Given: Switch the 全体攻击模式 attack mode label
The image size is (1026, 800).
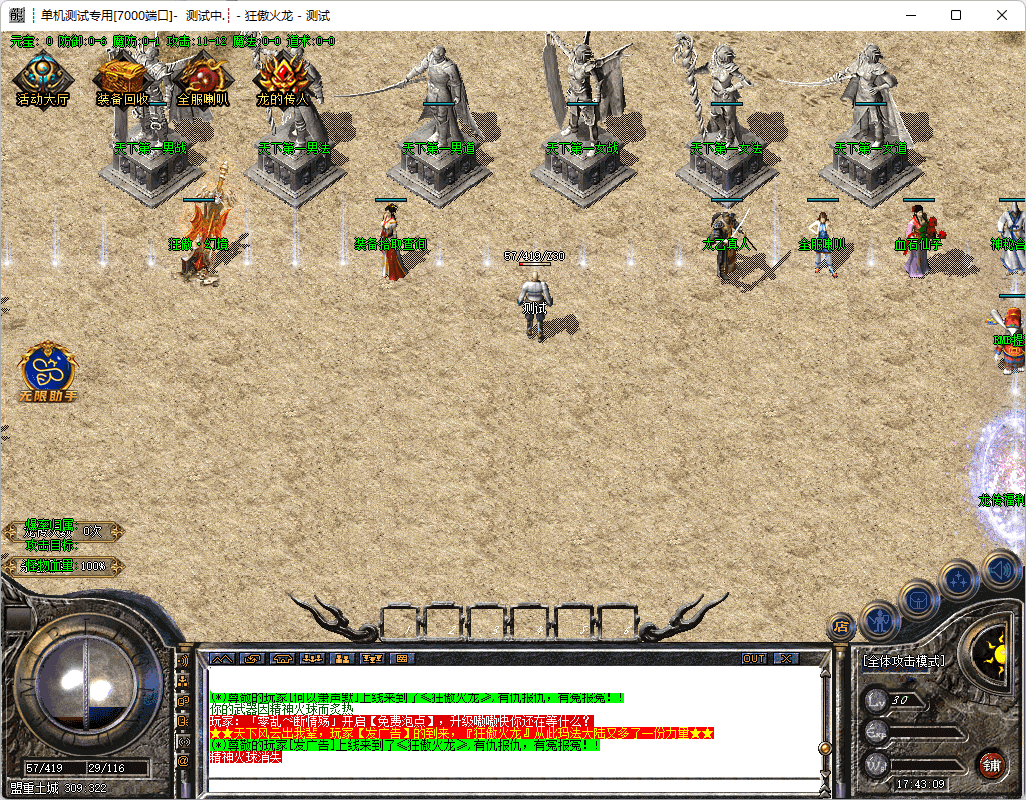Looking at the screenshot, I should [904, 661].
